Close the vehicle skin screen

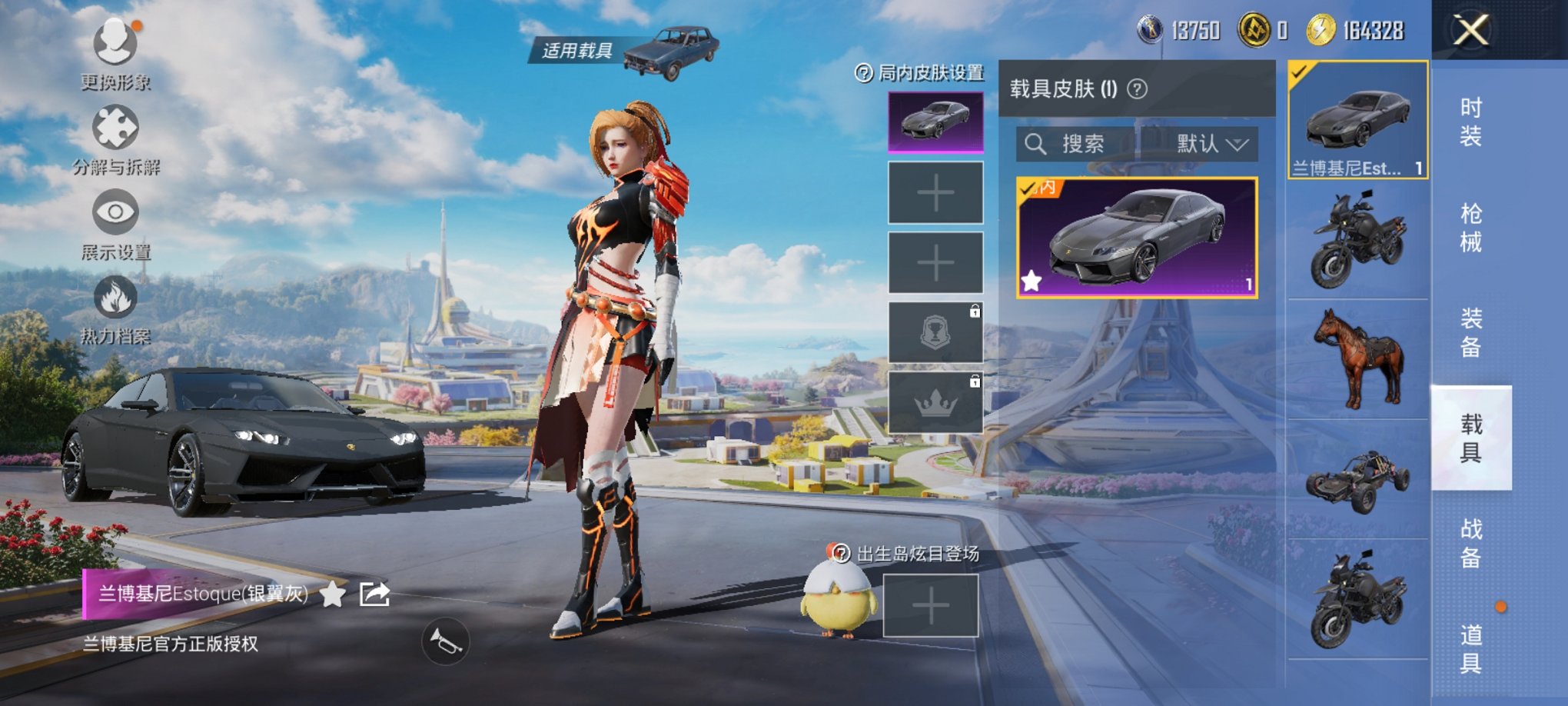coord(1470,32)
